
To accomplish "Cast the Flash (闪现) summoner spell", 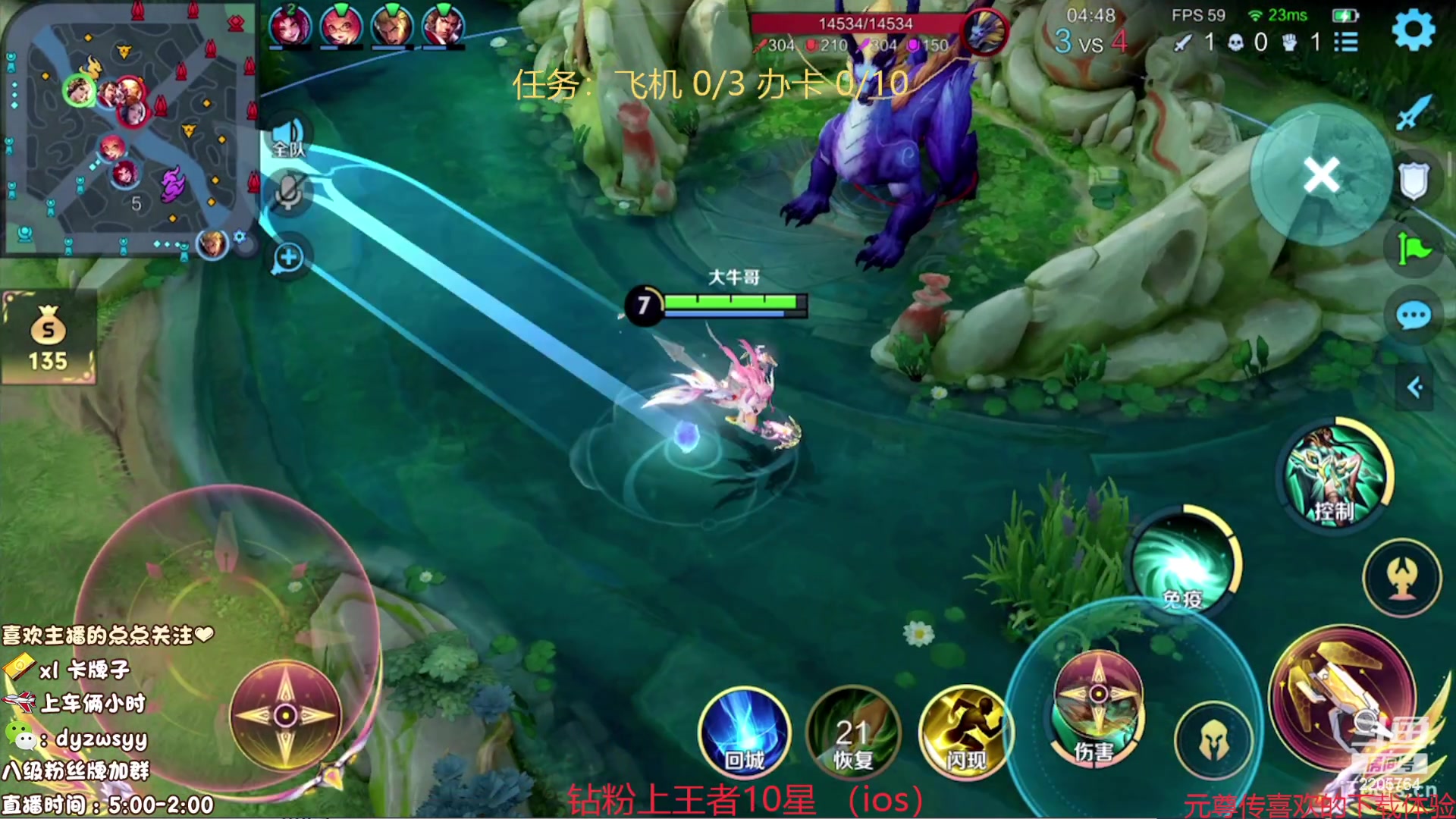I will 965,733.
